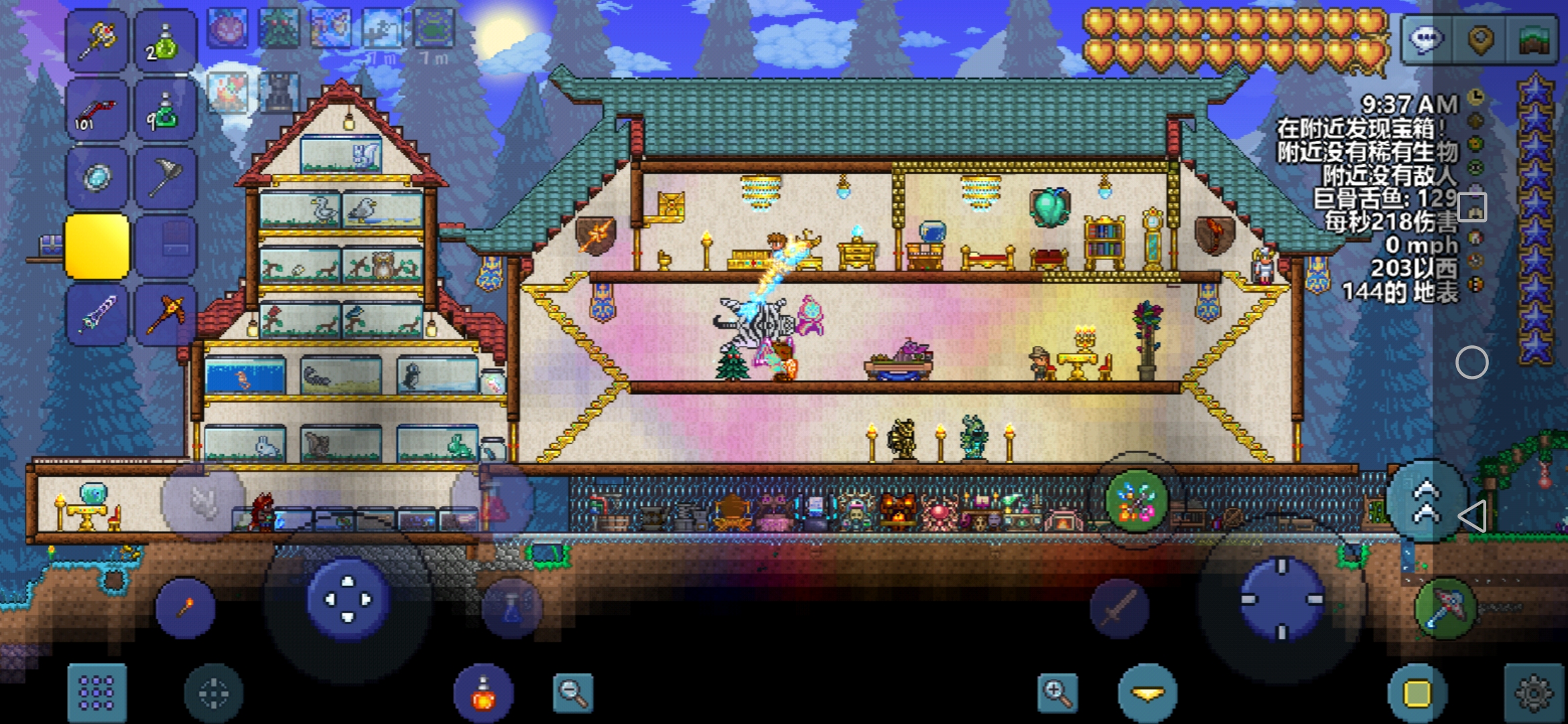Zoom out with the minus magnifier

point(573,693)
